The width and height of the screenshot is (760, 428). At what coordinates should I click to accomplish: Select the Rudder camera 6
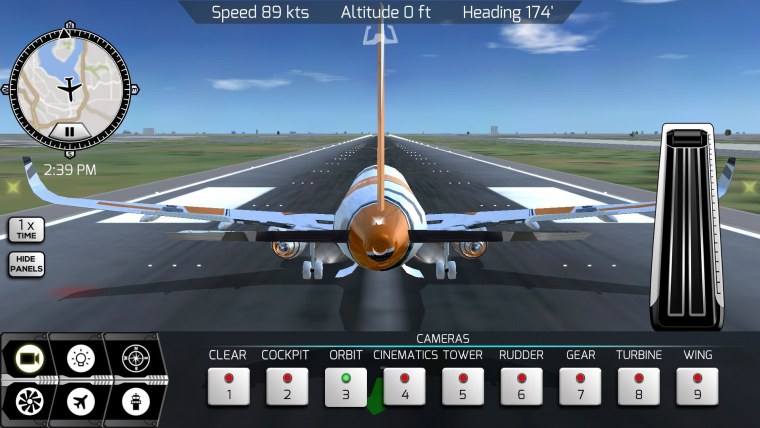click(521, 386)
